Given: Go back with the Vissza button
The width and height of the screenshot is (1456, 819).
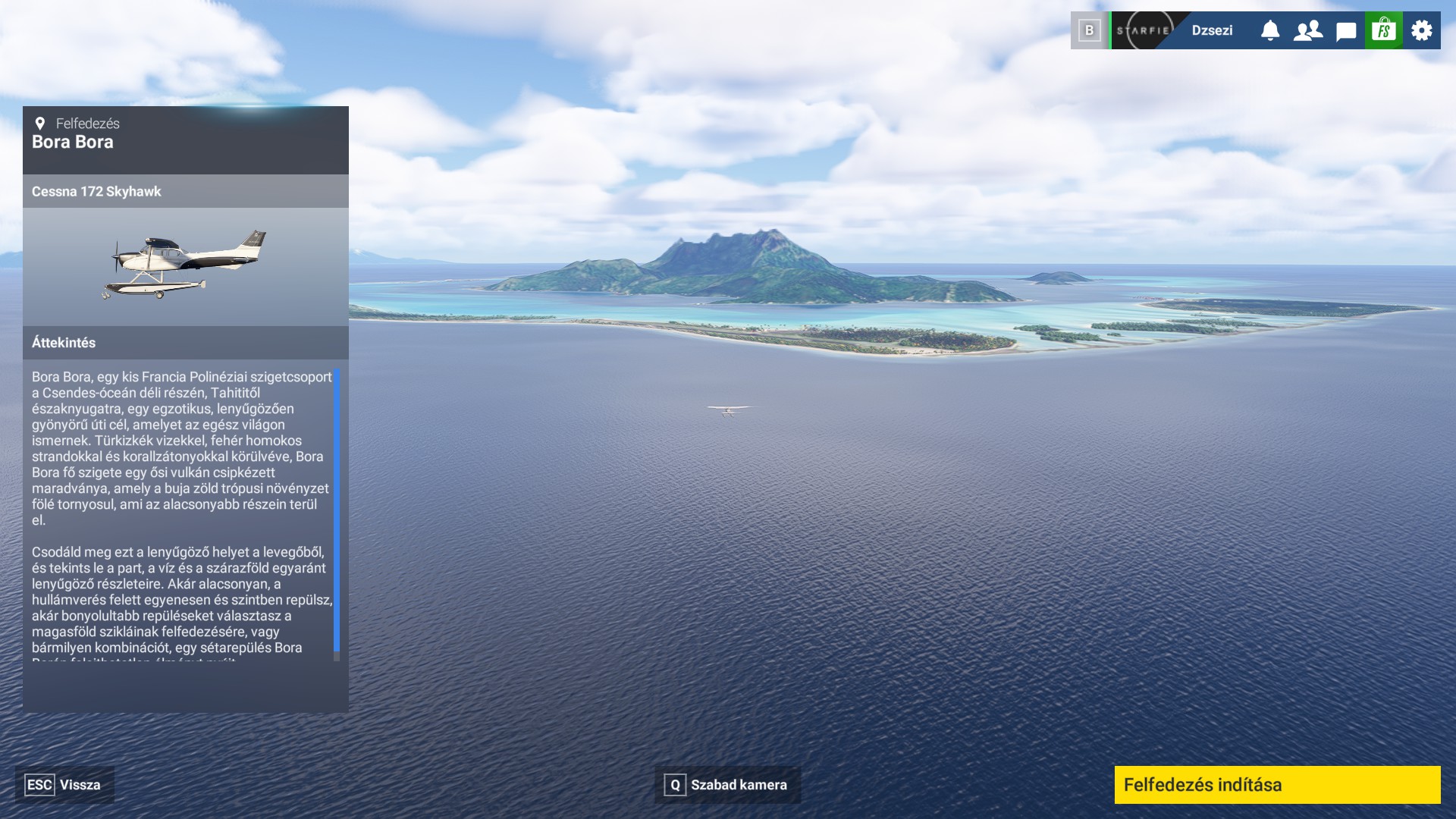Looking at the screenshot, I should 64,785.
